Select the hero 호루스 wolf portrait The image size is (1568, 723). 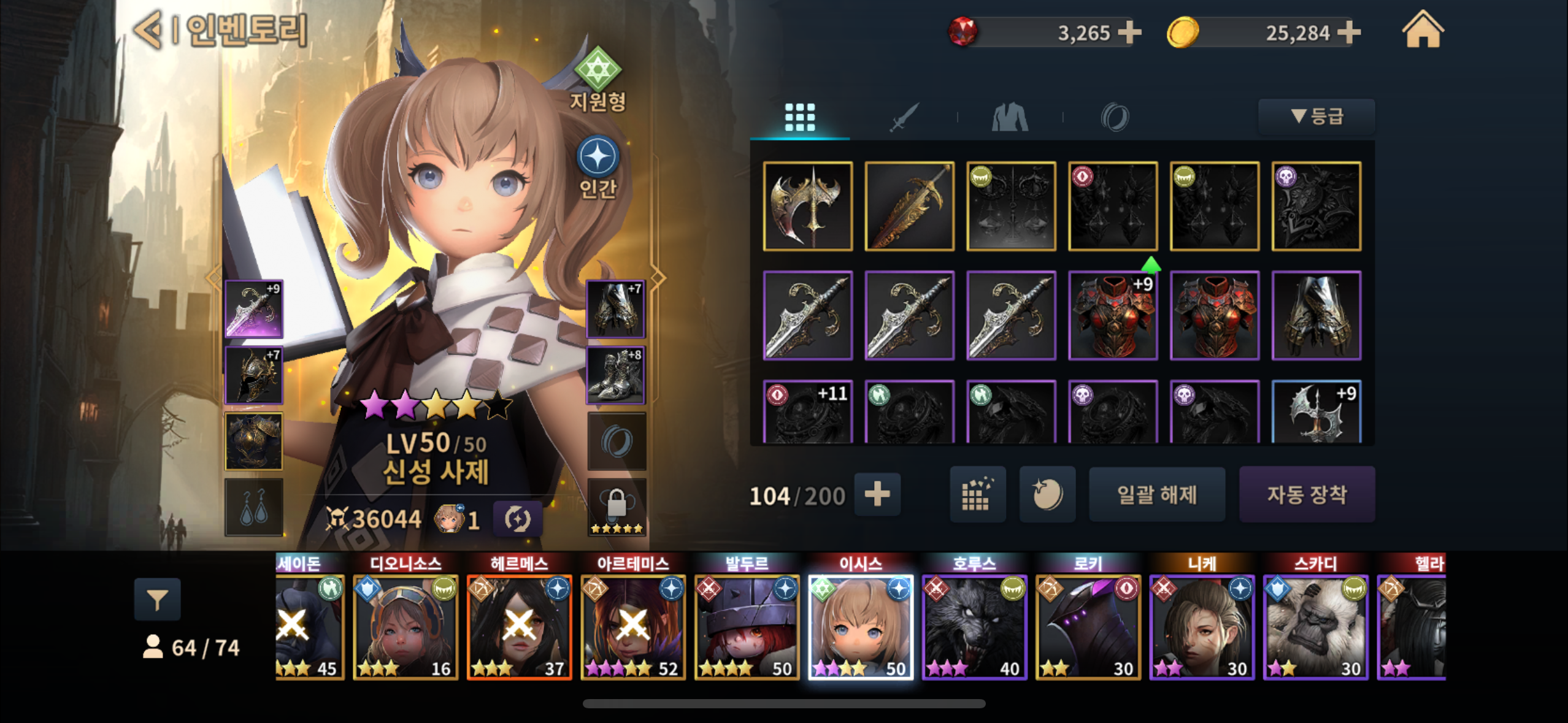pos(974,626)
